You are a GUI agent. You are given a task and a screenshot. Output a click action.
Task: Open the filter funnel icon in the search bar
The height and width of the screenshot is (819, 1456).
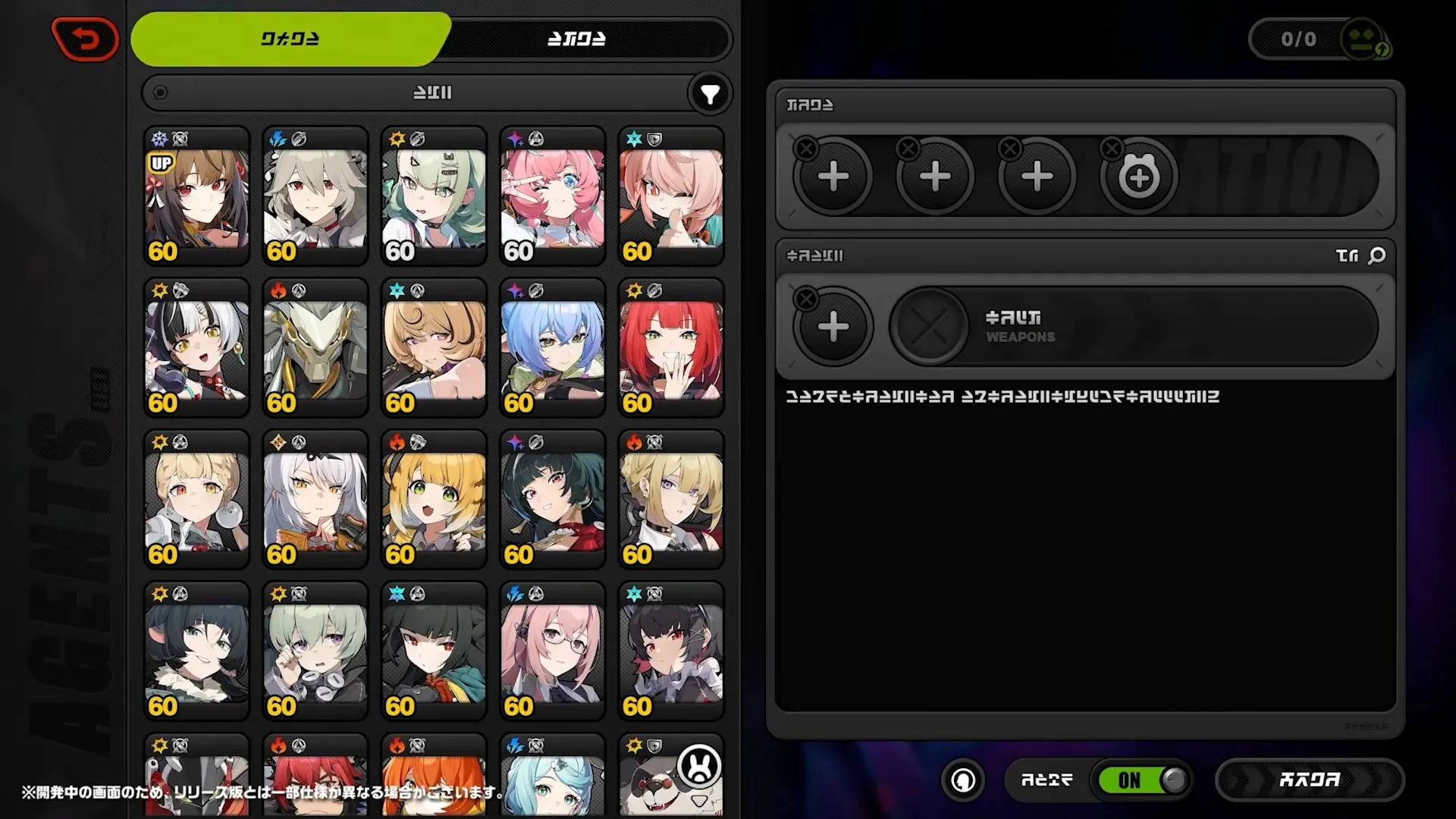708,93
